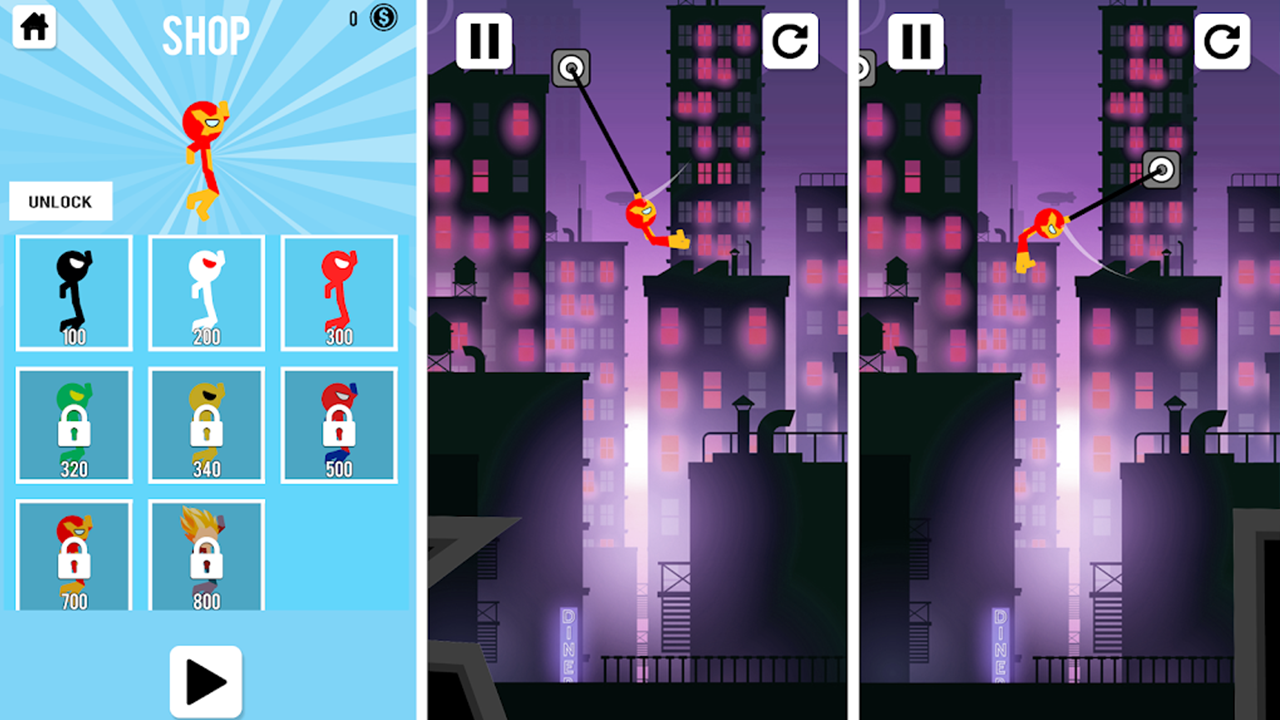The width and height of the screenshot is (1280, 720).
Task: Click the UNLOCK button
Action: (x=61, y=201)
